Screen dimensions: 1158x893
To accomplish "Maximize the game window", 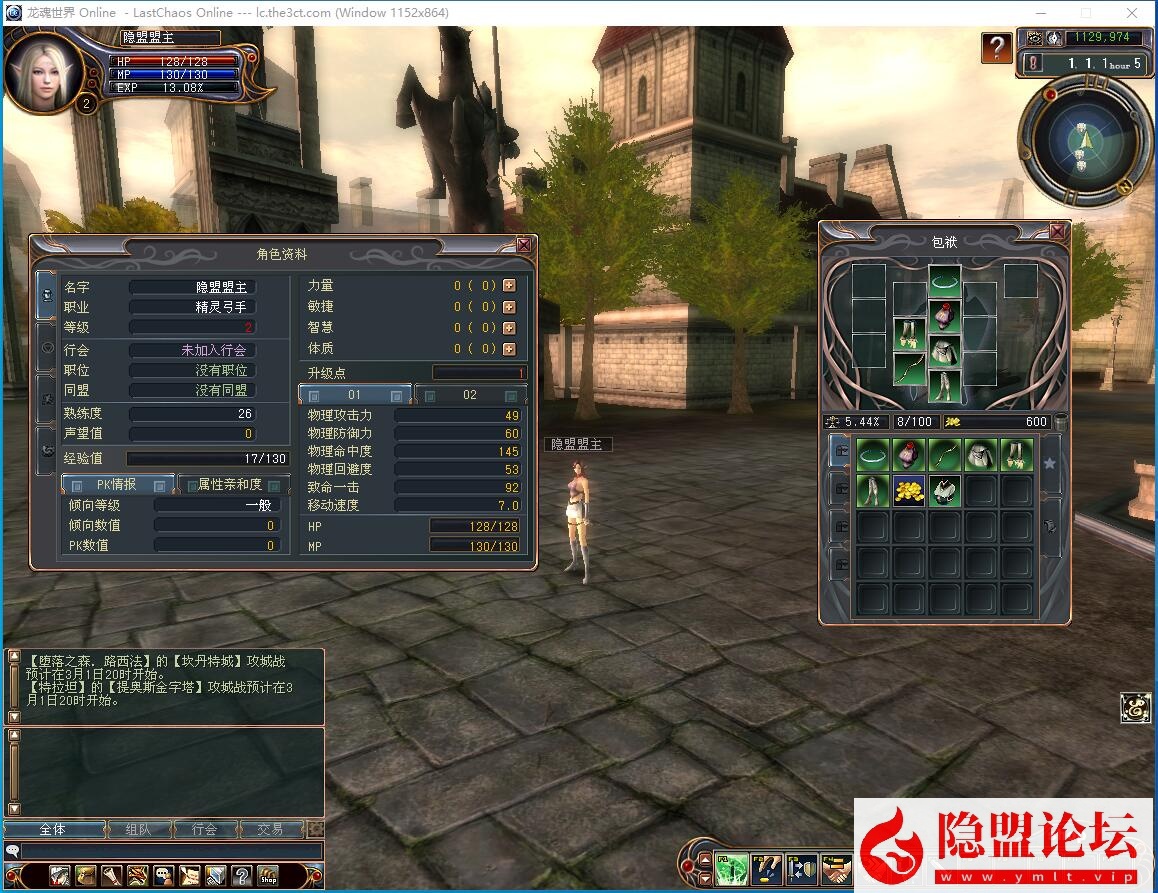I will click(1086, 13).
